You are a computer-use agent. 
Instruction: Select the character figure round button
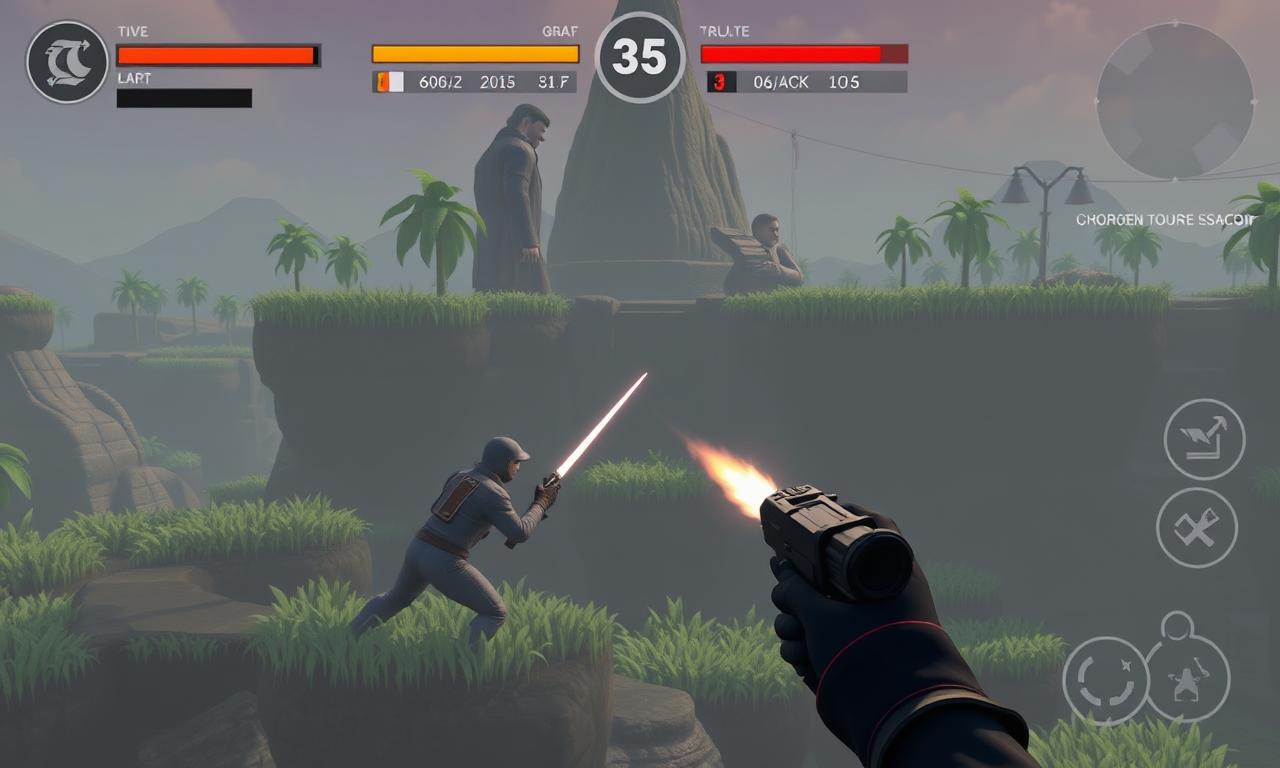[x=1187, y=680]
